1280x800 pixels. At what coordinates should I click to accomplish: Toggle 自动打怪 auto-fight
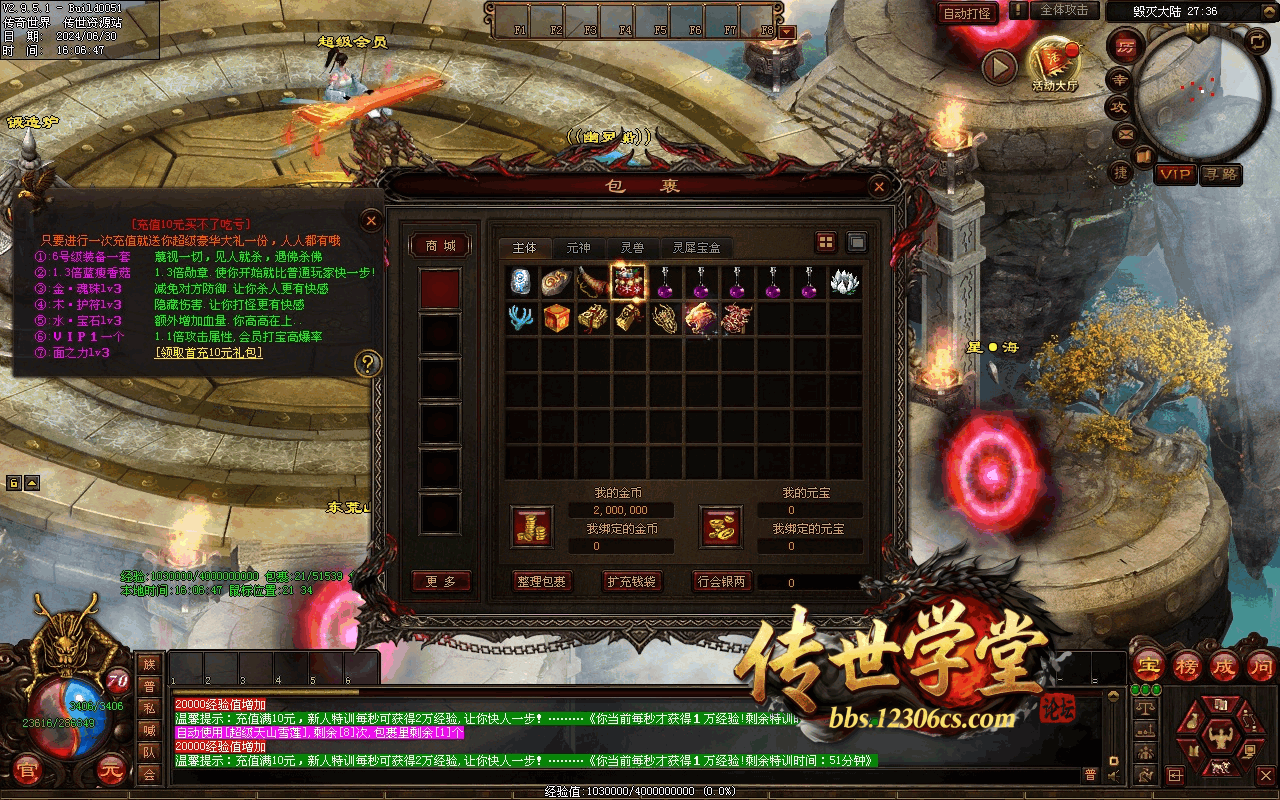tap(968, 13)
